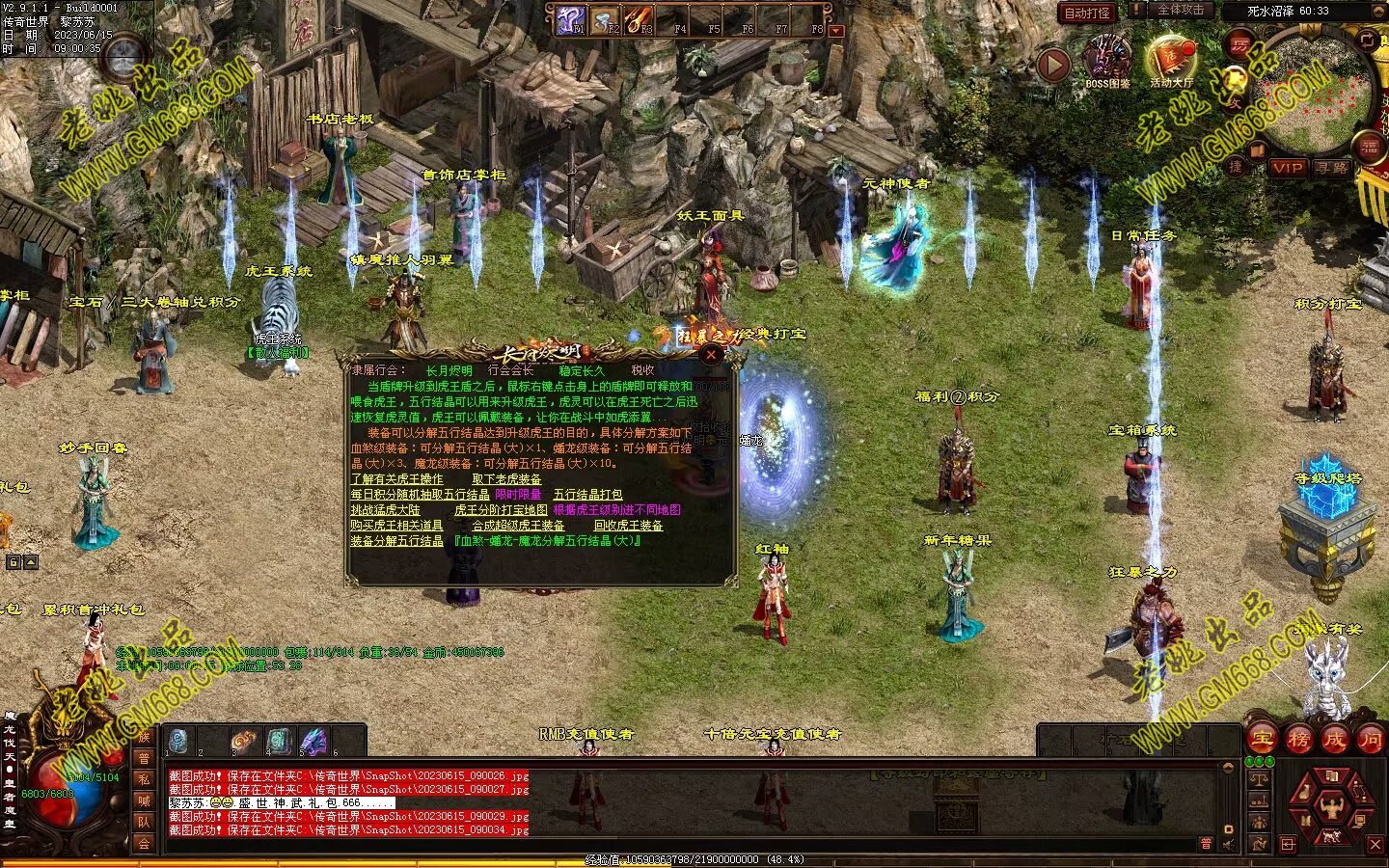This screenshot has width=1389, height=868.
Task: Choose the 五行结晶打包 link
Action: (x=587, y=495)
